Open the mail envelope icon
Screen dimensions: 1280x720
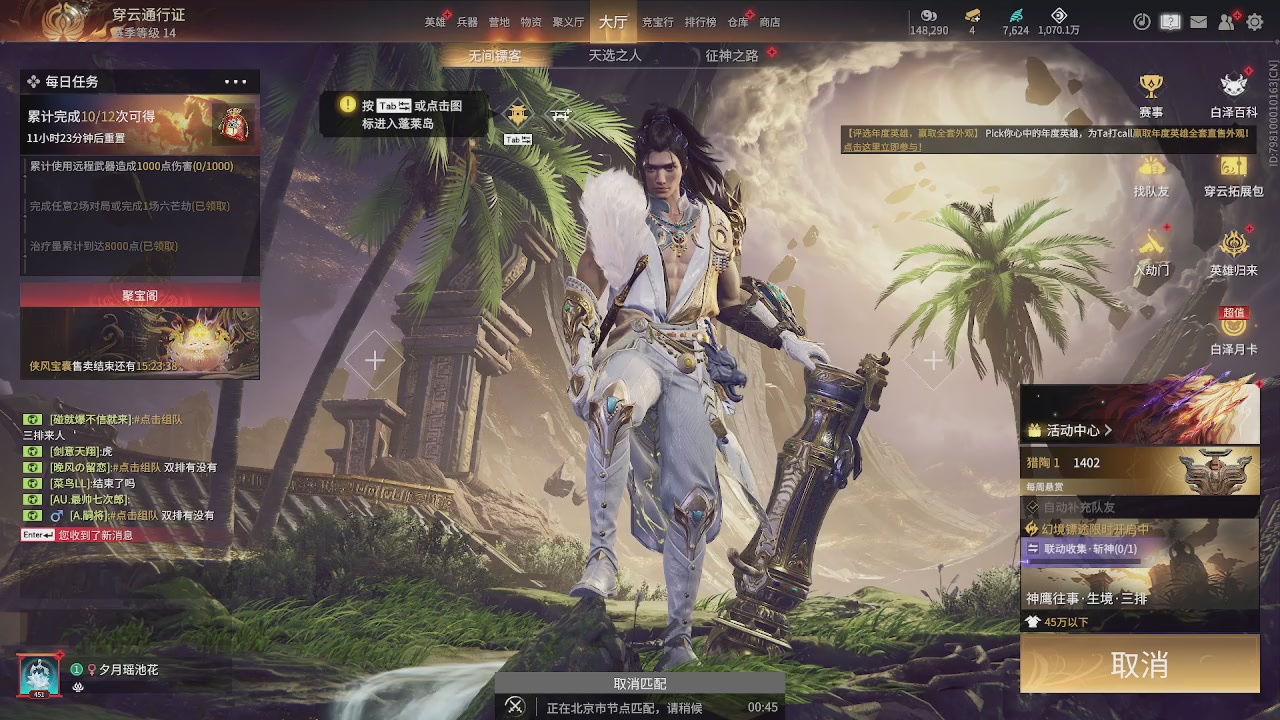(1198, 22)
